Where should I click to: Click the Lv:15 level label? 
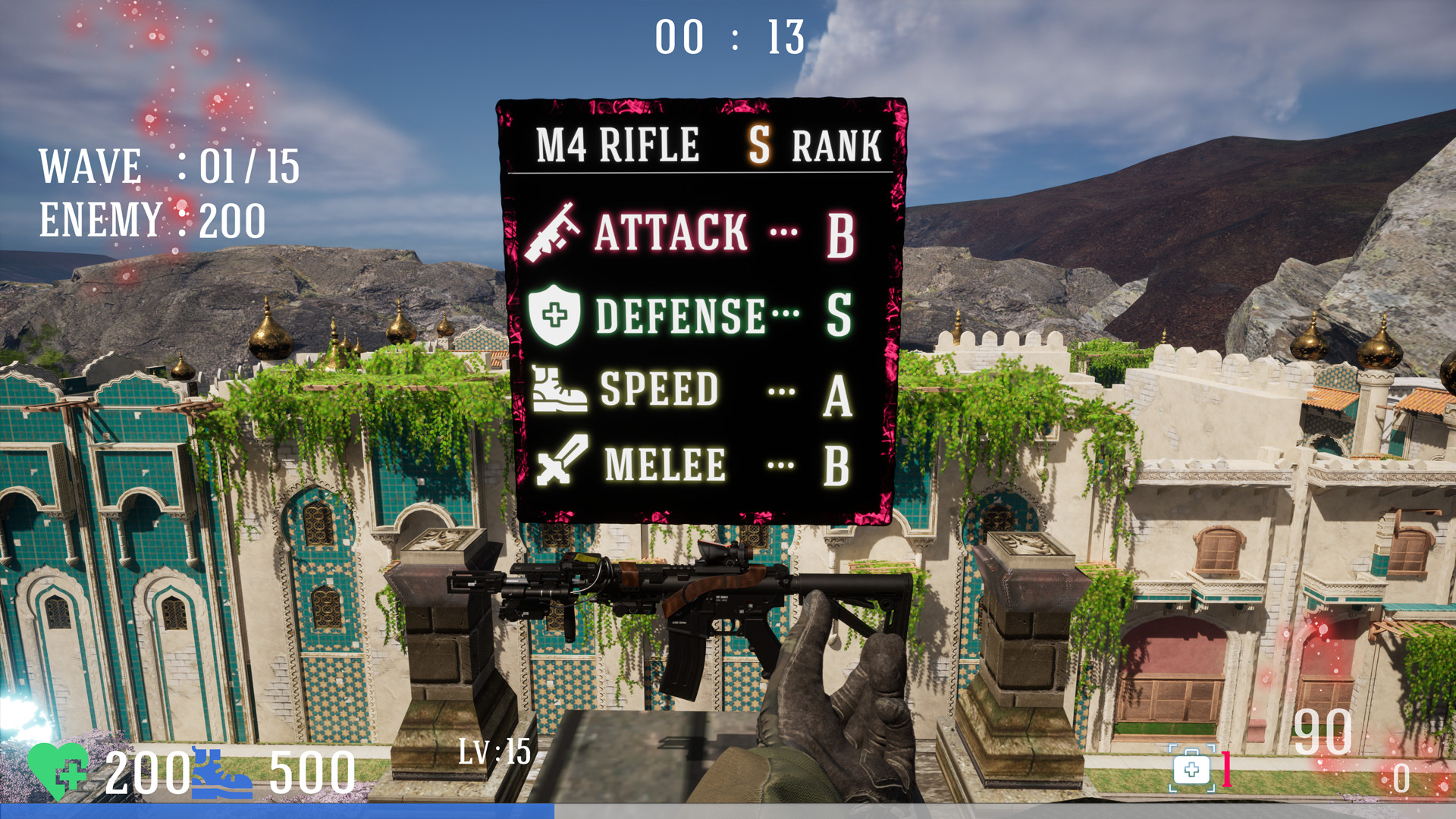tap(496, 752)
